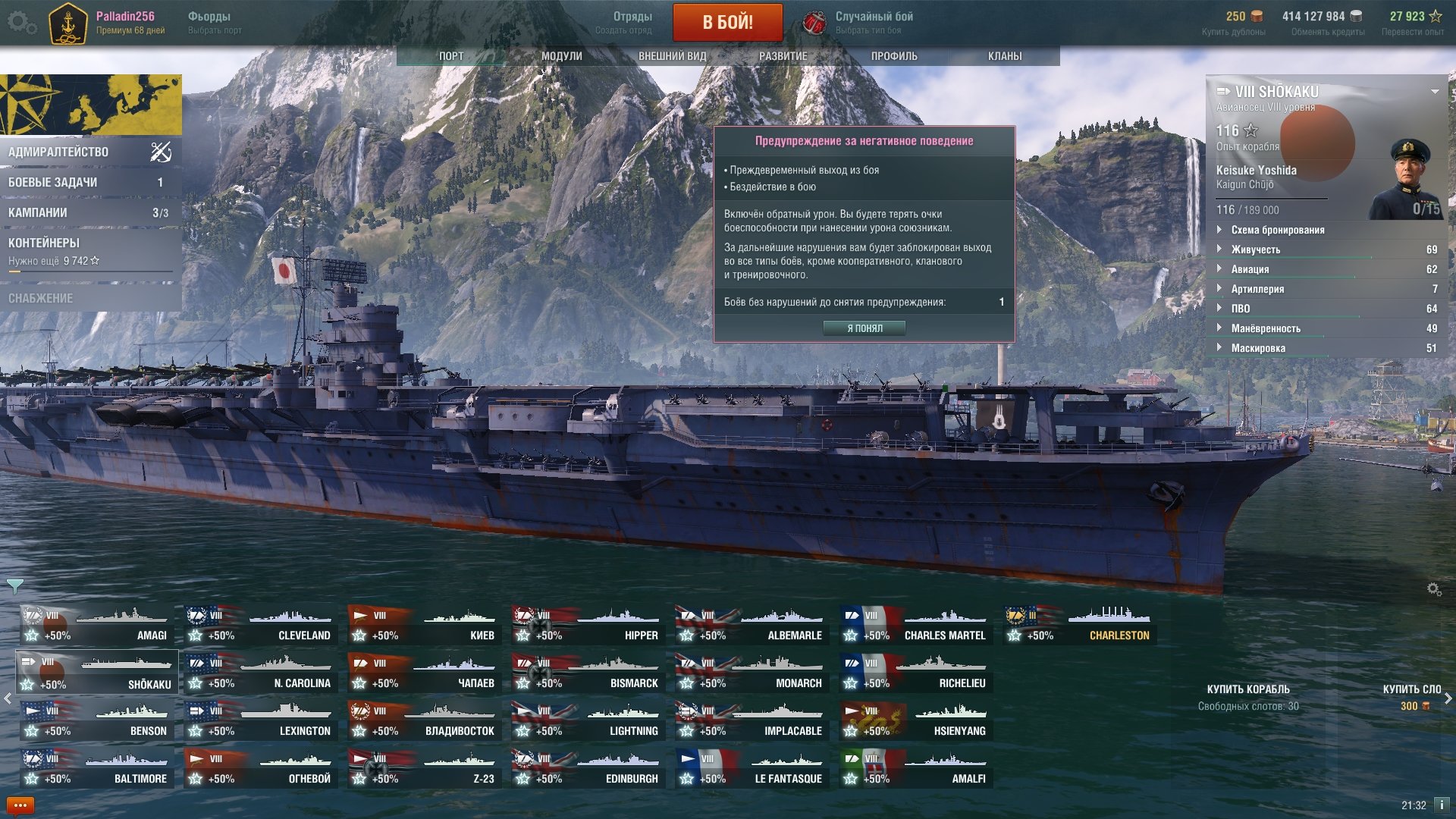Switch to the МОДУЛИ tab
This screenshot has height=819, width=1456.
pos(561,56)
